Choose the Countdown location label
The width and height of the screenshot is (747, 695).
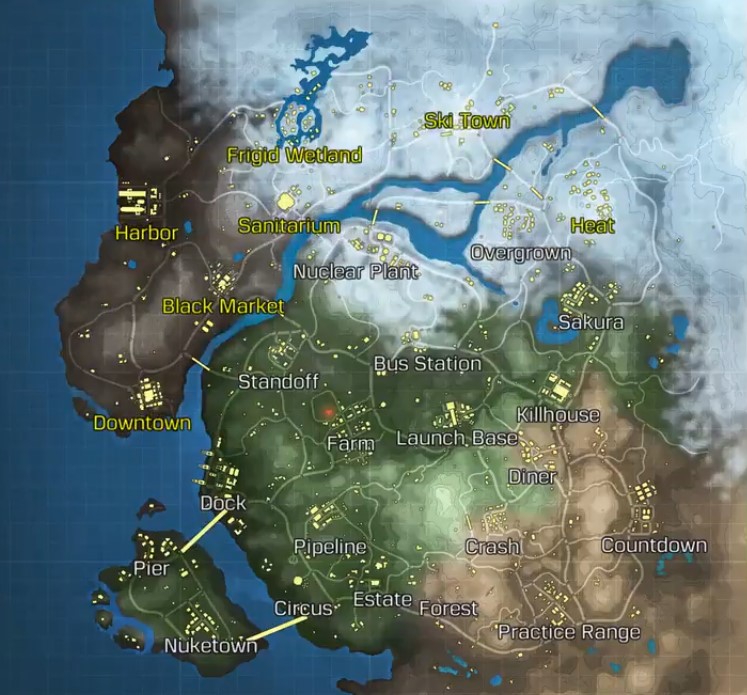[x=653, y=546]
